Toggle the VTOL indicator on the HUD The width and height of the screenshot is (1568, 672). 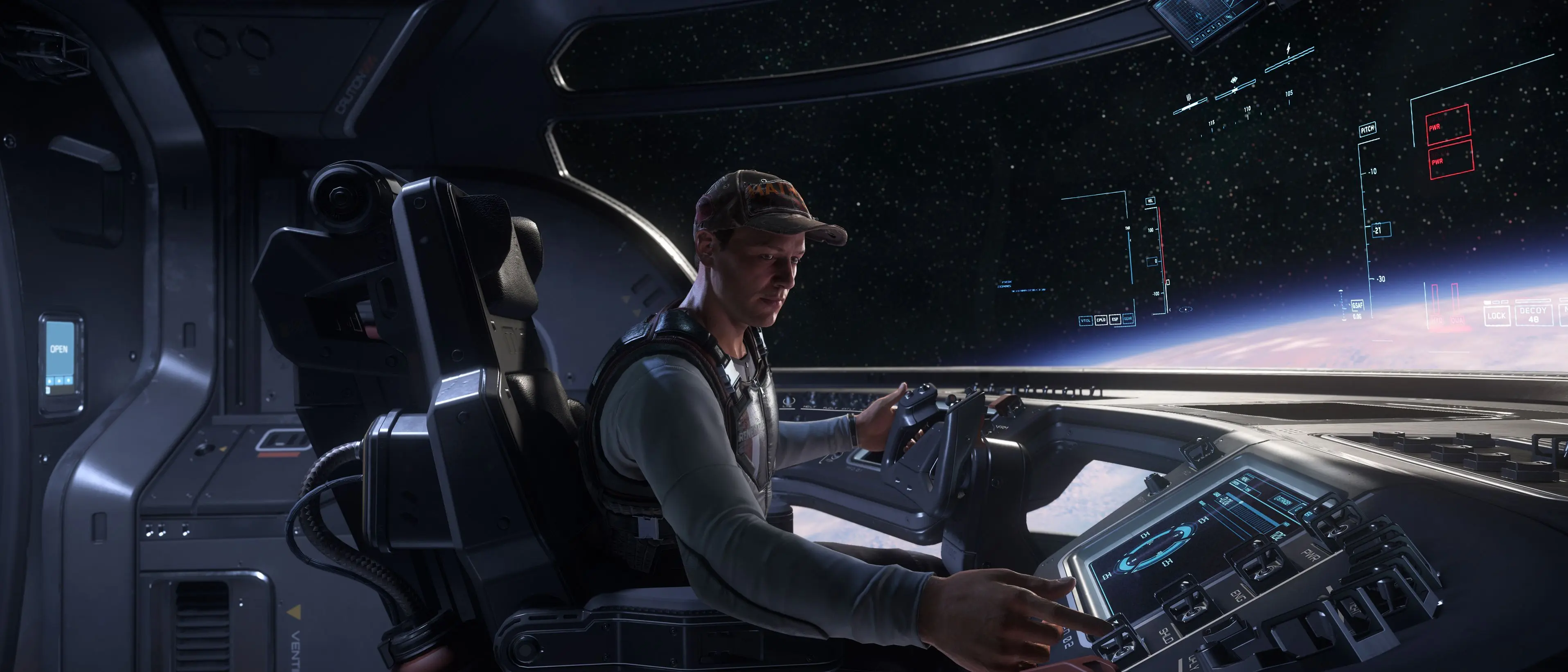(x=1085, y=320)
